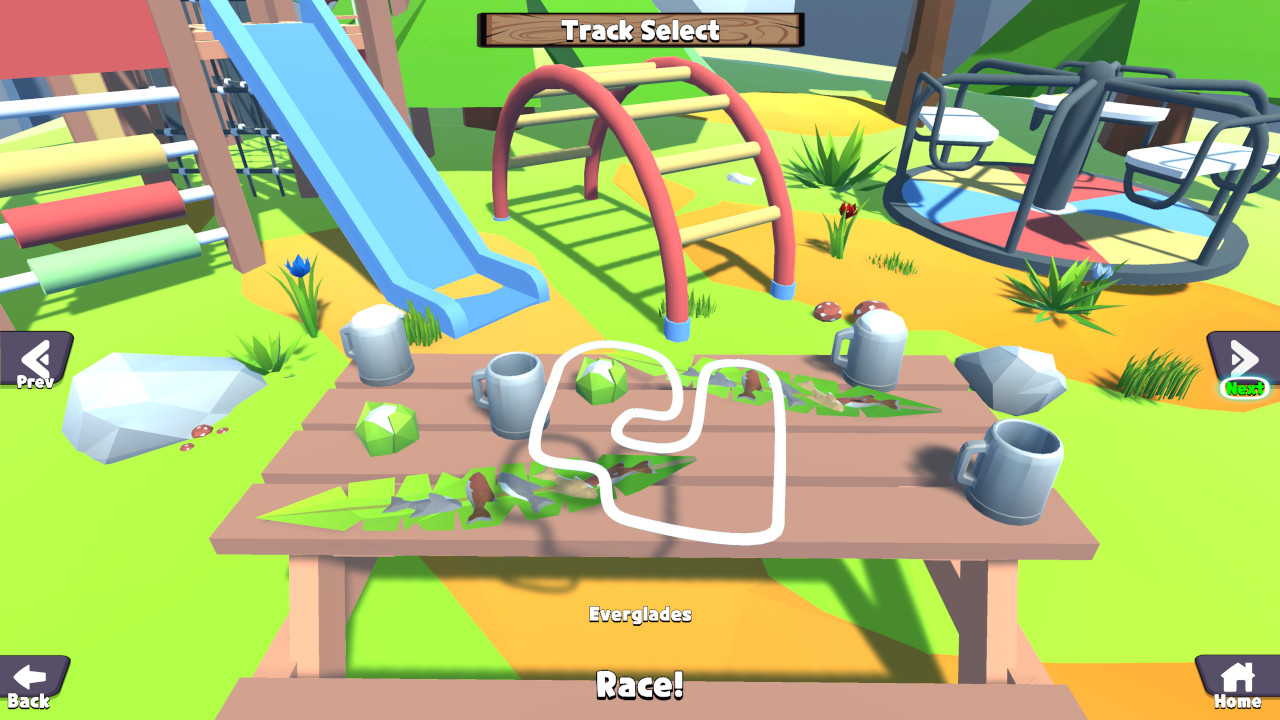Click the green "Next" label
Screen dimensions: 1280x720
click(x=1244, y=386)
